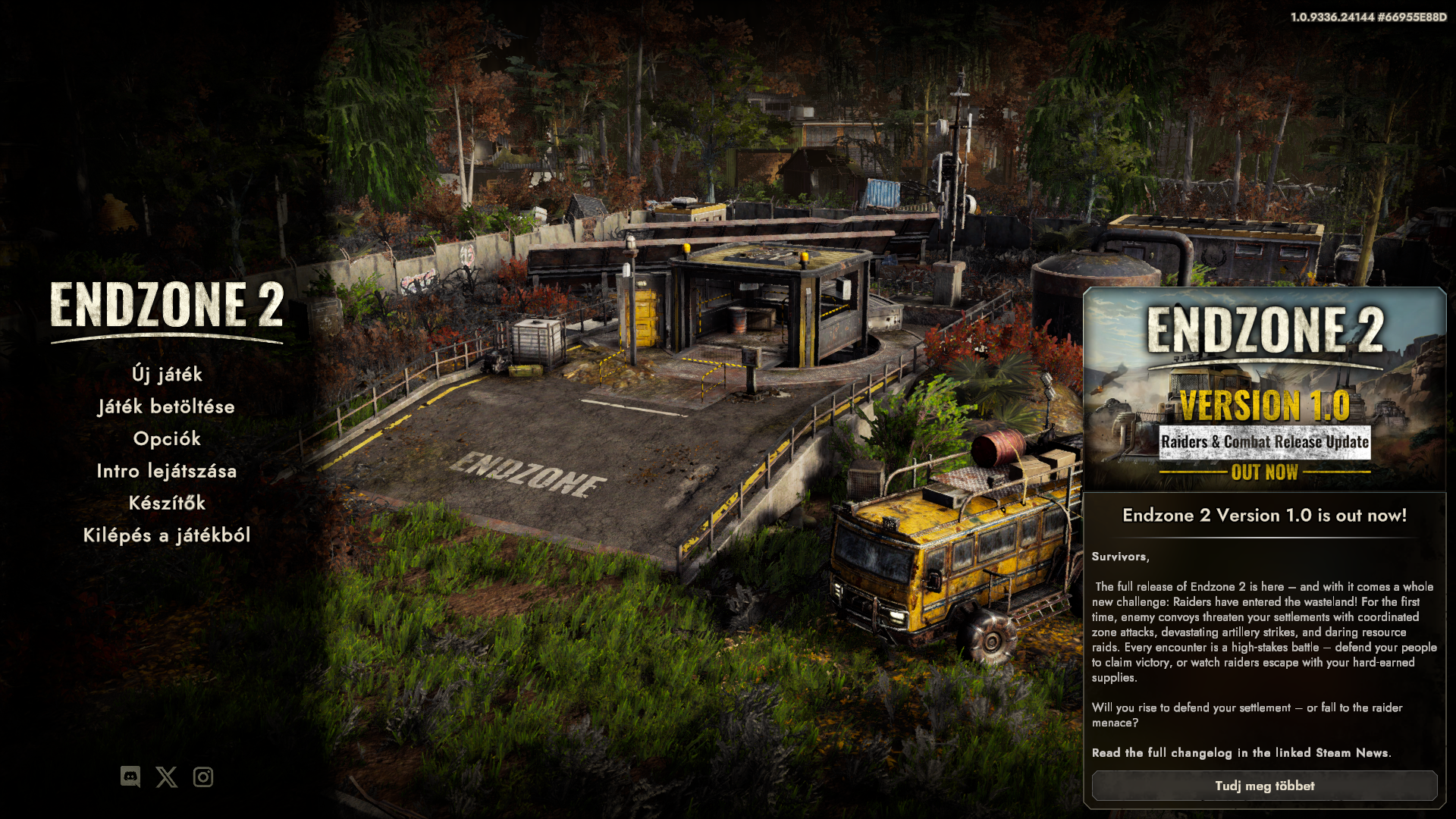Open the Instagram icon link
This screenshot has height=819, width=1456.
pyautogui.click(x=203, y=777)
